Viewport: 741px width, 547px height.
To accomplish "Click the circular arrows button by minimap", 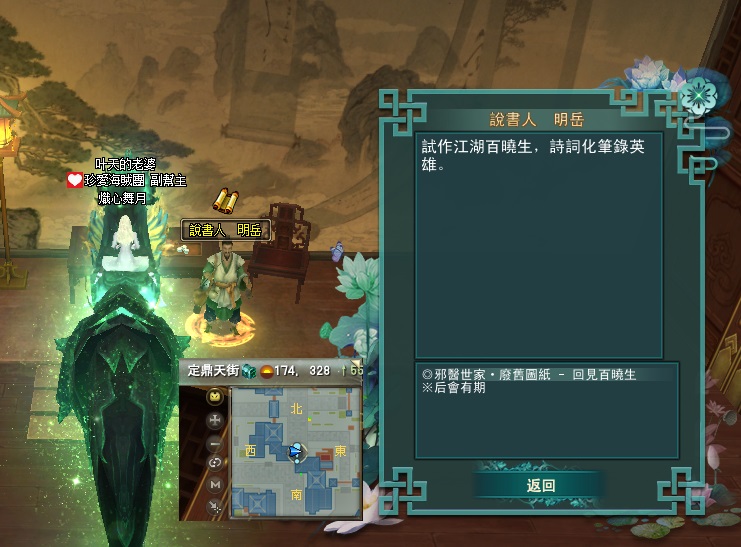I will tap(215, 463).
